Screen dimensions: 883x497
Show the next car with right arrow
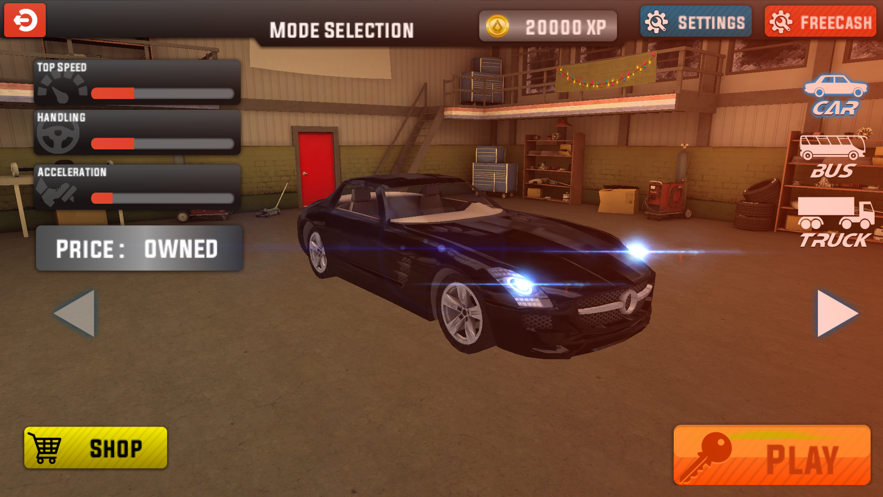(x=837, y=314)
